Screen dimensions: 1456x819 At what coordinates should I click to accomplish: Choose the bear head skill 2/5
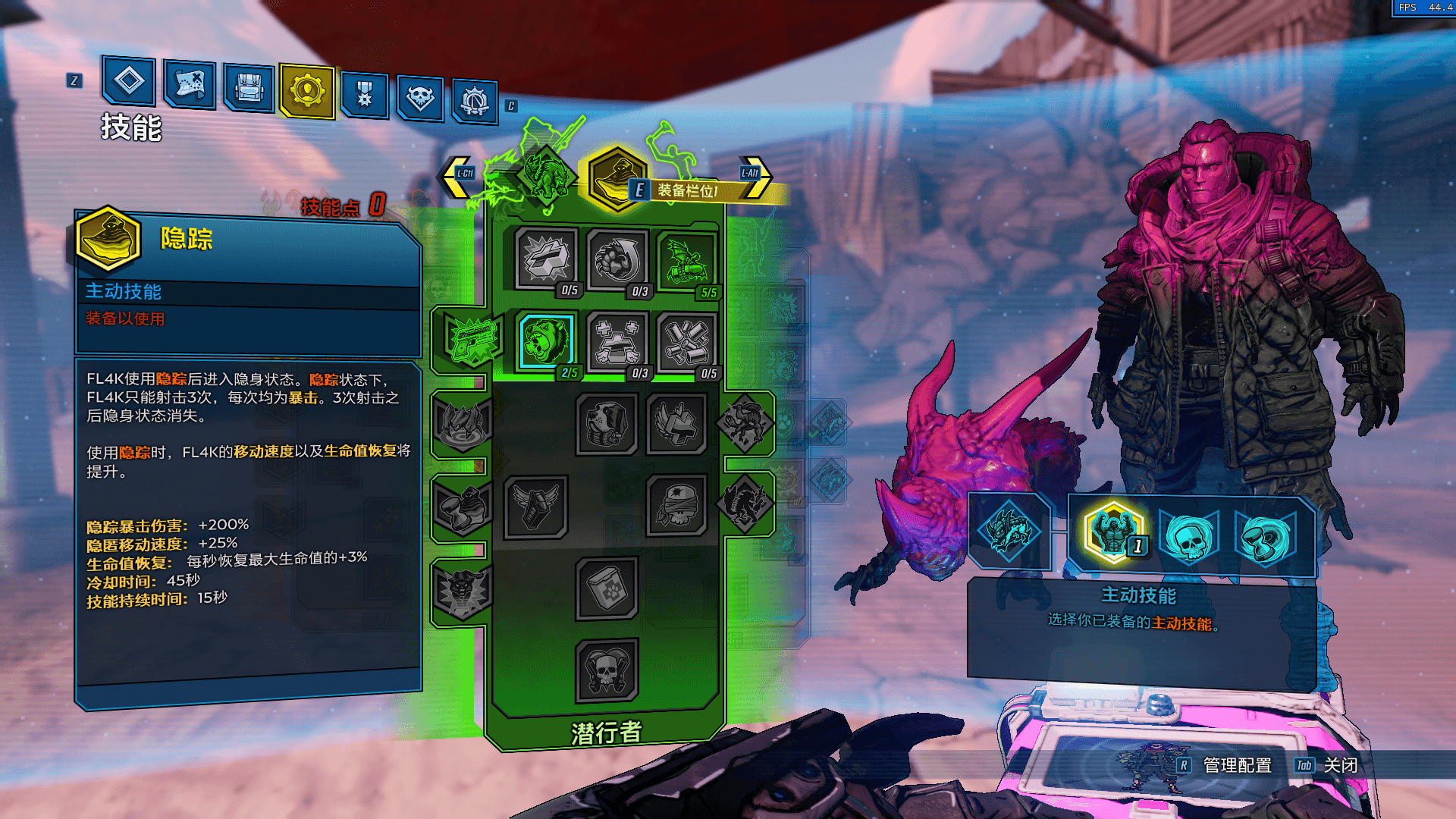(546, 340)
